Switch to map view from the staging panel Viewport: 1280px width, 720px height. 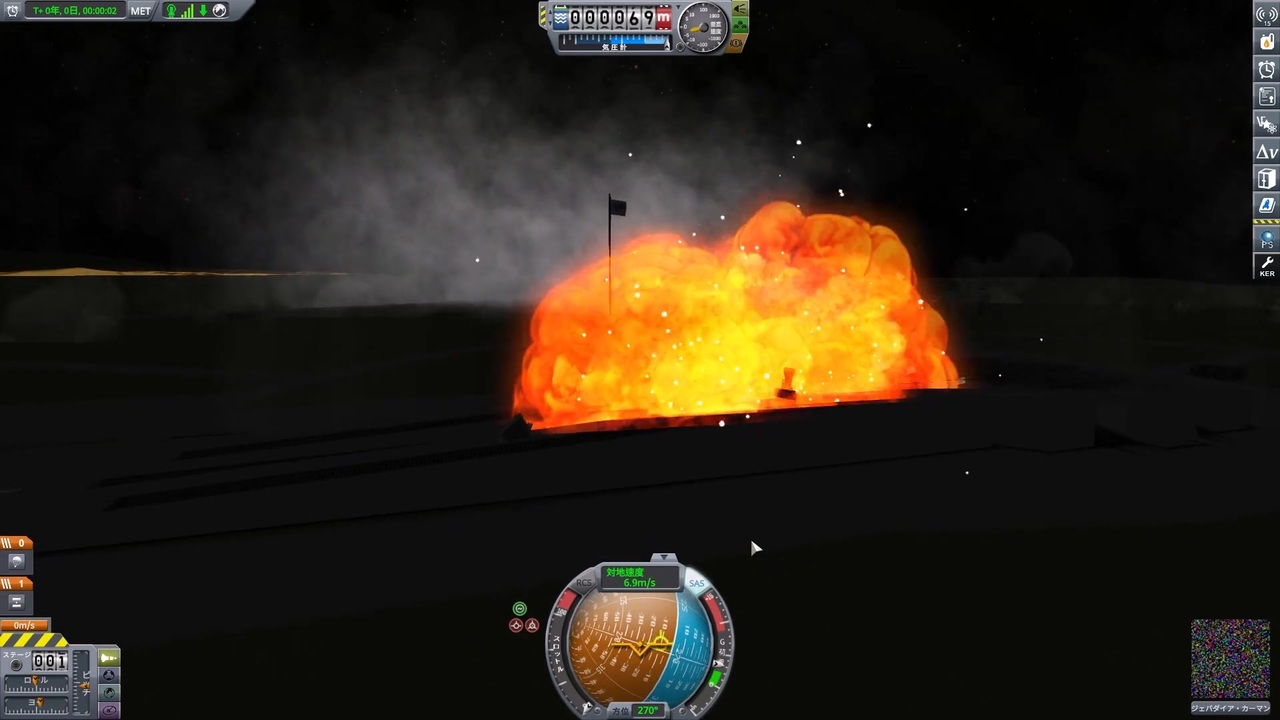click(109, 692)
